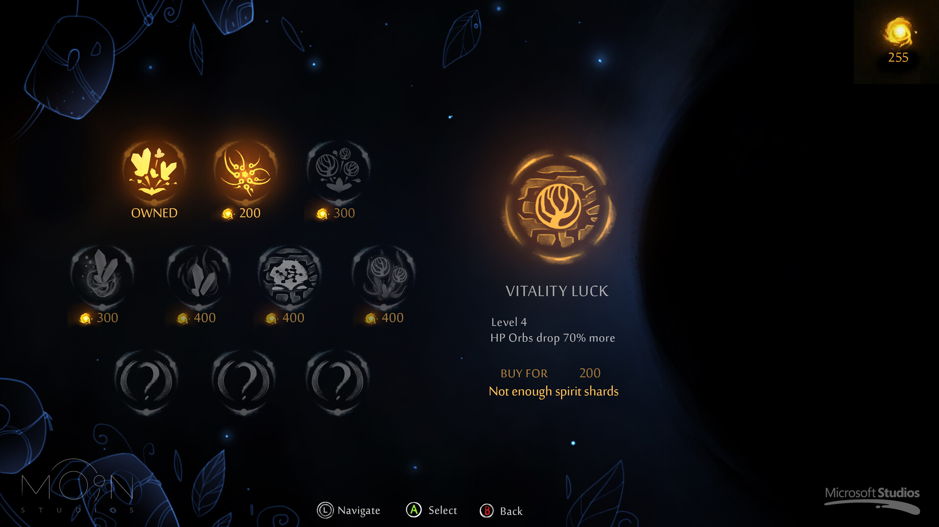Screen dimensions: 939x527
Task: Click the large Vitality Luck emblem
Action: point(558,208)
